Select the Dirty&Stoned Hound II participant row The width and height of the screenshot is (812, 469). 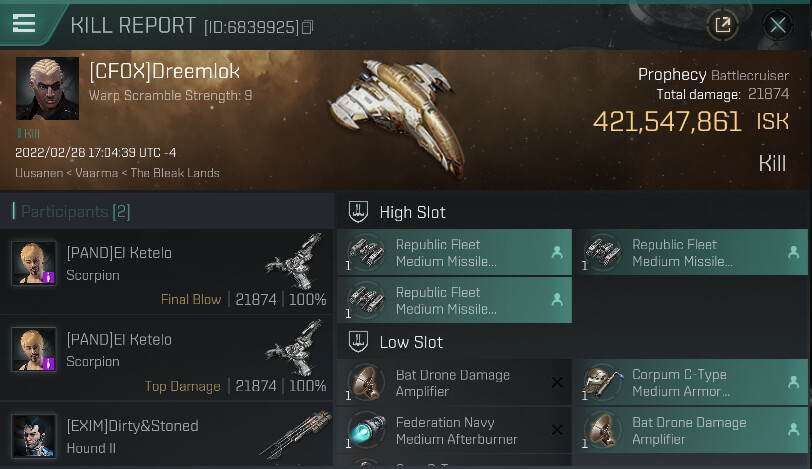tap(167, 436)
